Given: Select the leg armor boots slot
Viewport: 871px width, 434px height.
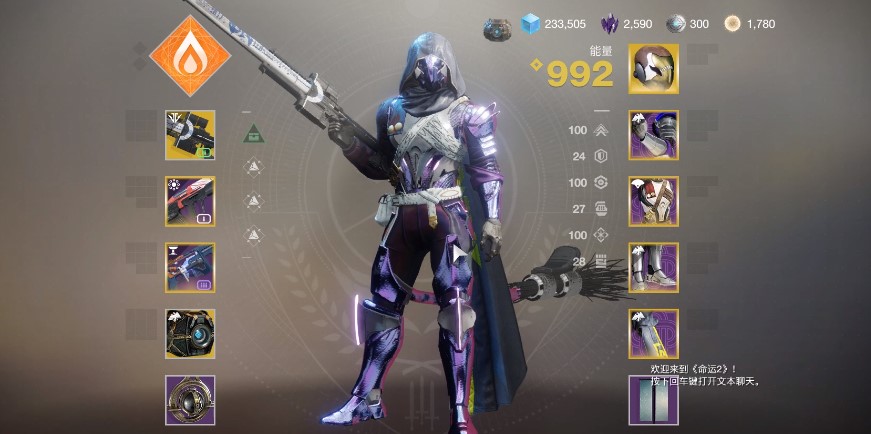Looking at the screenshot, I should tap(653, 267).
